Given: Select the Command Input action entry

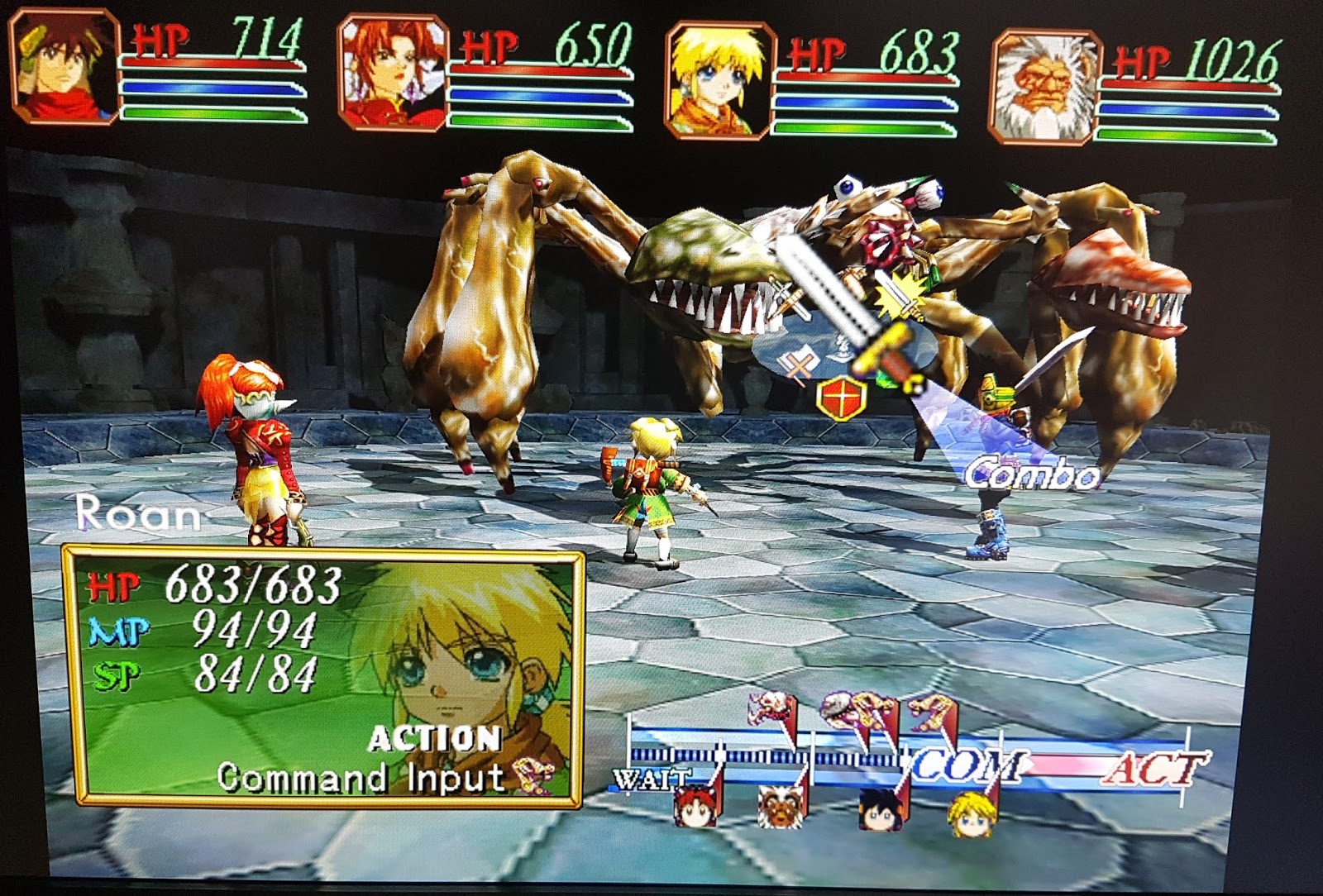Looking at the screenshot, I should (360, 775).
